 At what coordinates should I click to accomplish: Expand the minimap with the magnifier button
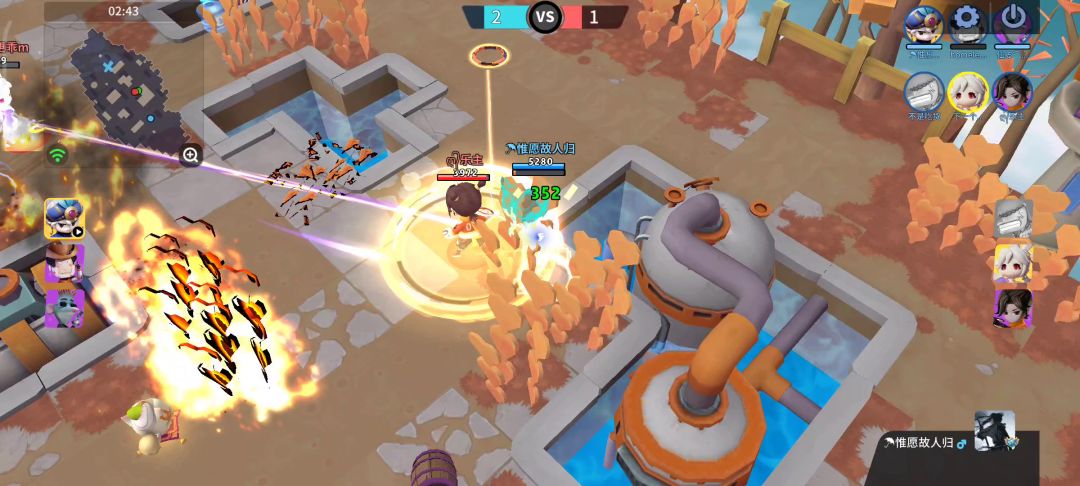[x=190, y=155]
